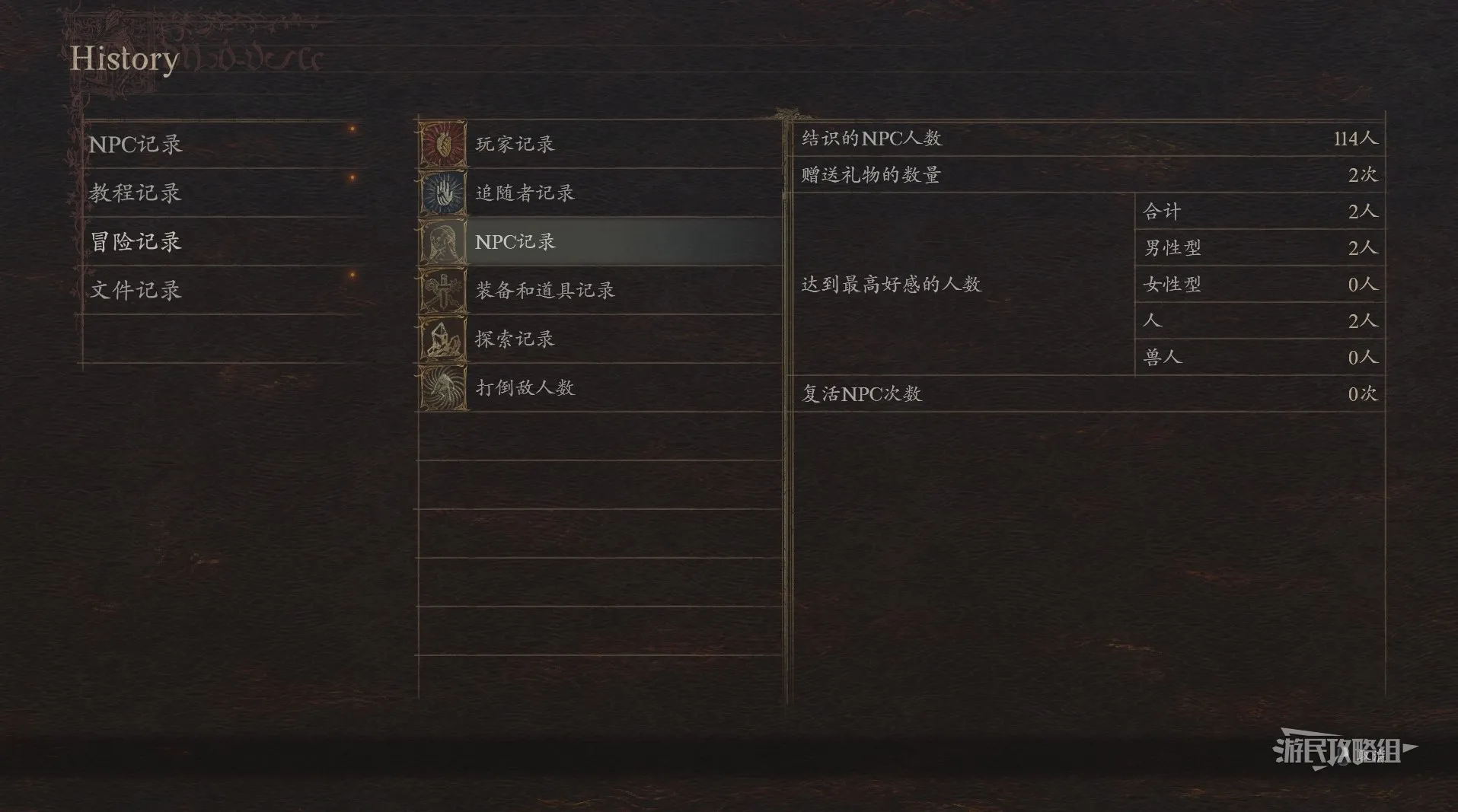The image size is (1458, 812).
Task: Click the 合计 total row showing 2人
Action: coord(1256,211)
